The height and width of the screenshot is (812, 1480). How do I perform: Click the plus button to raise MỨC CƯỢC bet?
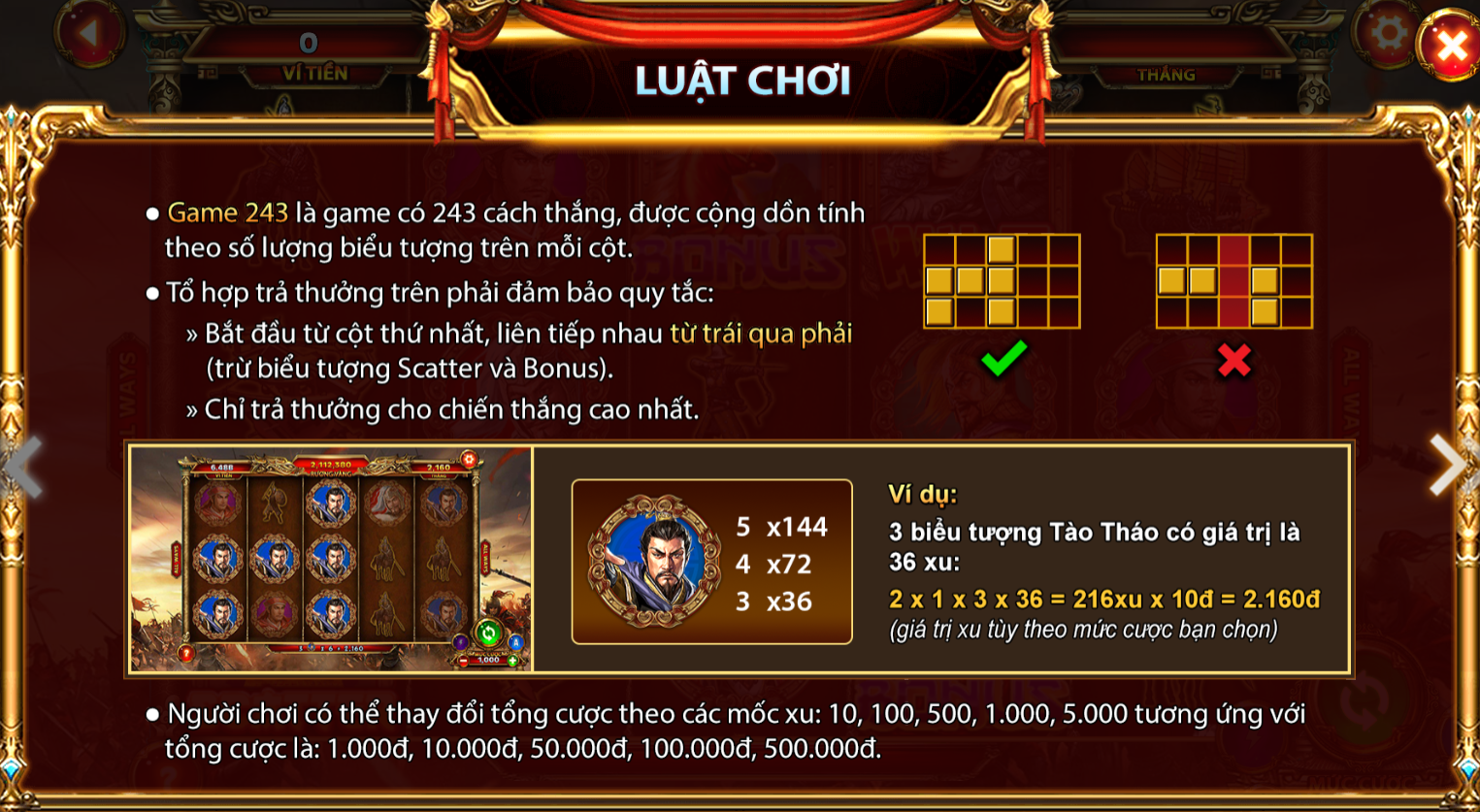(x=512, y=660)
